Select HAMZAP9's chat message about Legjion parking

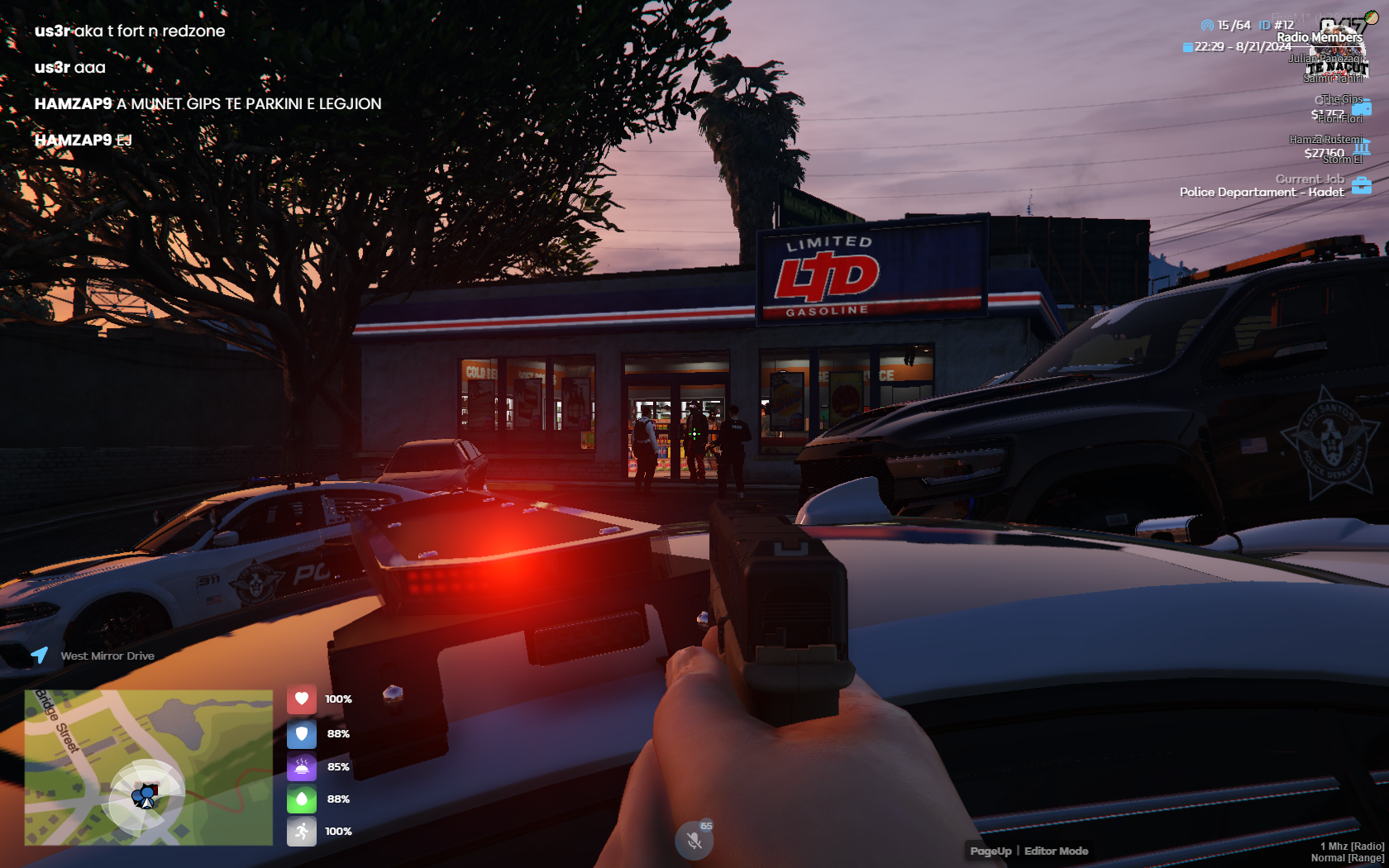208,103
